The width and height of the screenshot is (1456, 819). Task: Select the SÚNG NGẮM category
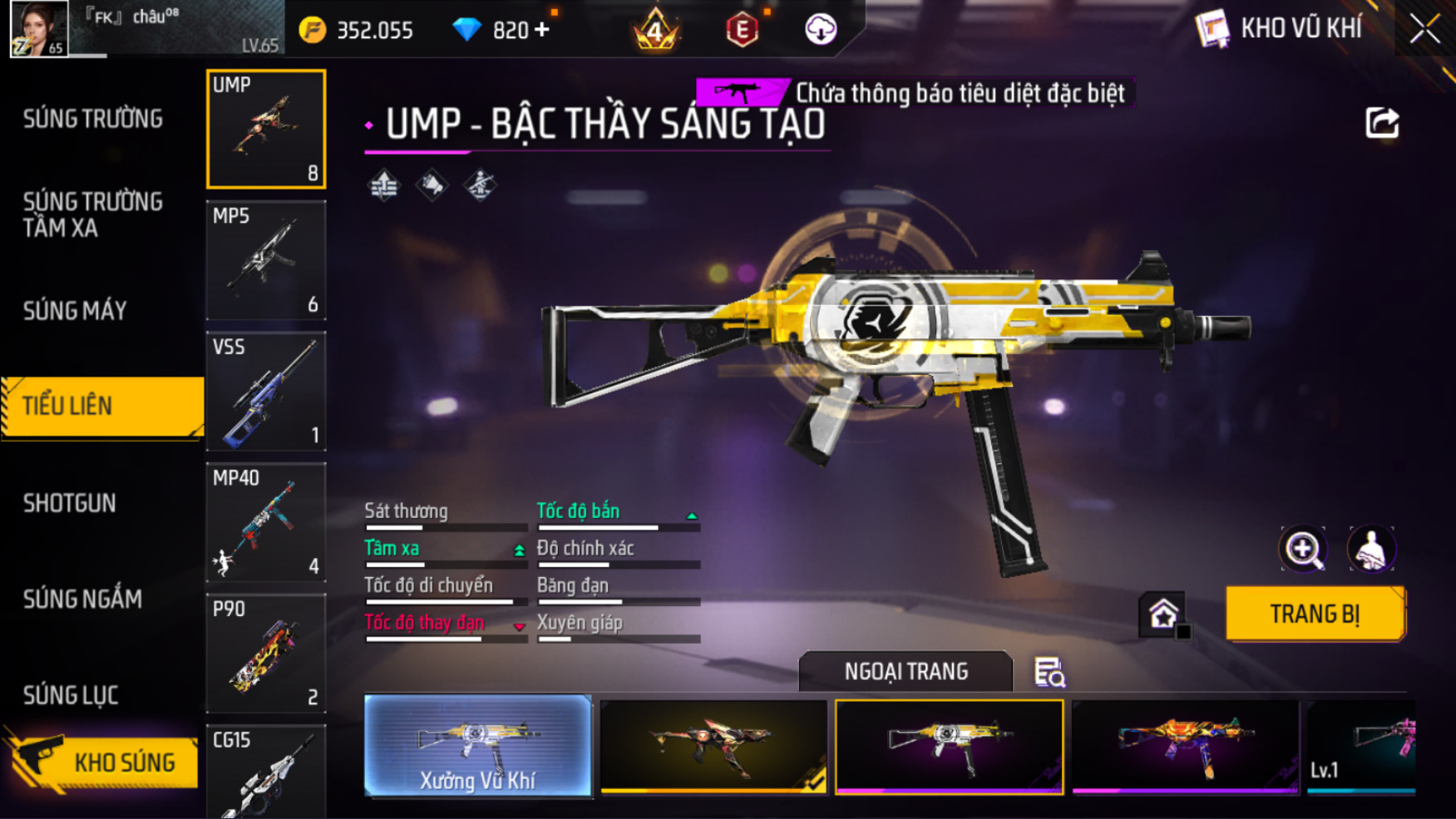point(82,599)
